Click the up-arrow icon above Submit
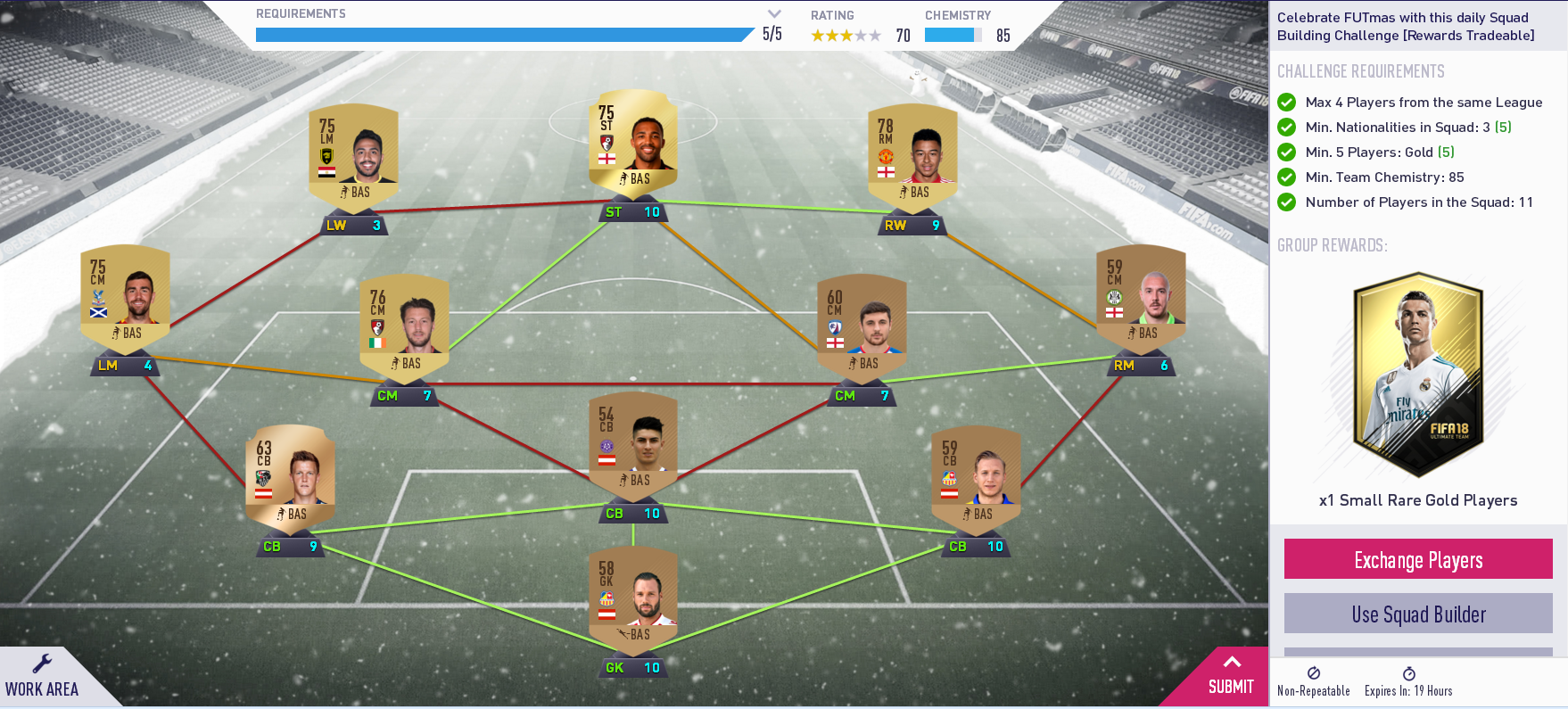 pyautogui.click(x=1232, y=662)
